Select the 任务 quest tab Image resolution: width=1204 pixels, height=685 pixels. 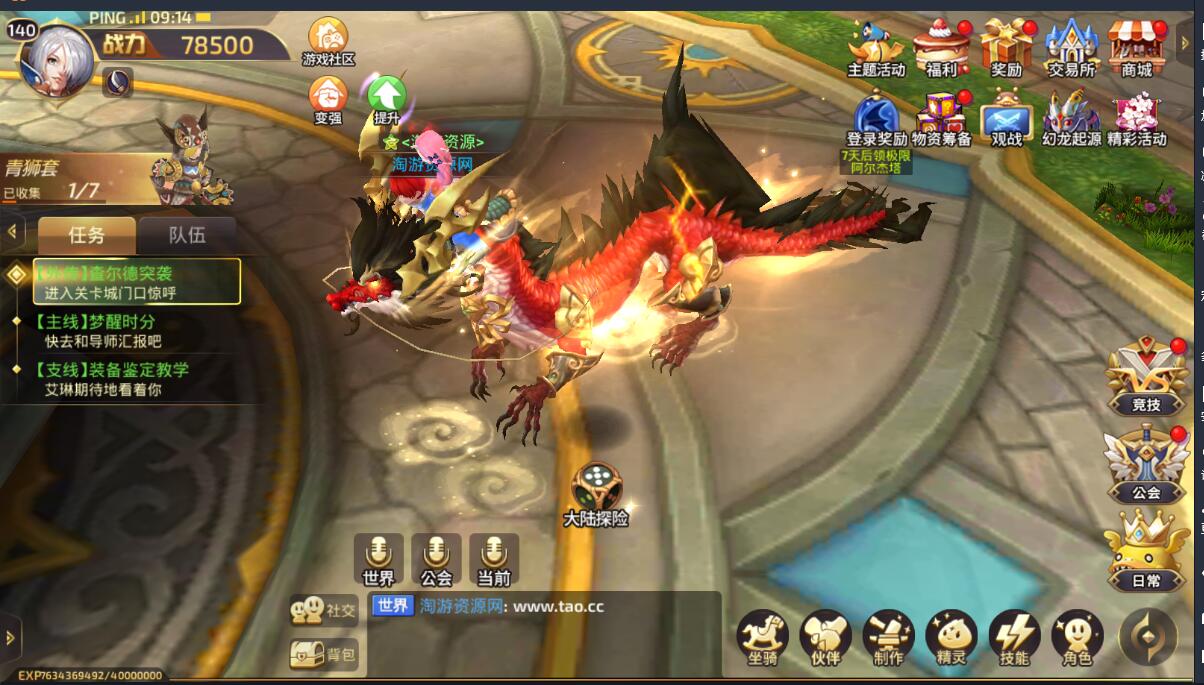(x=86, y=235)
